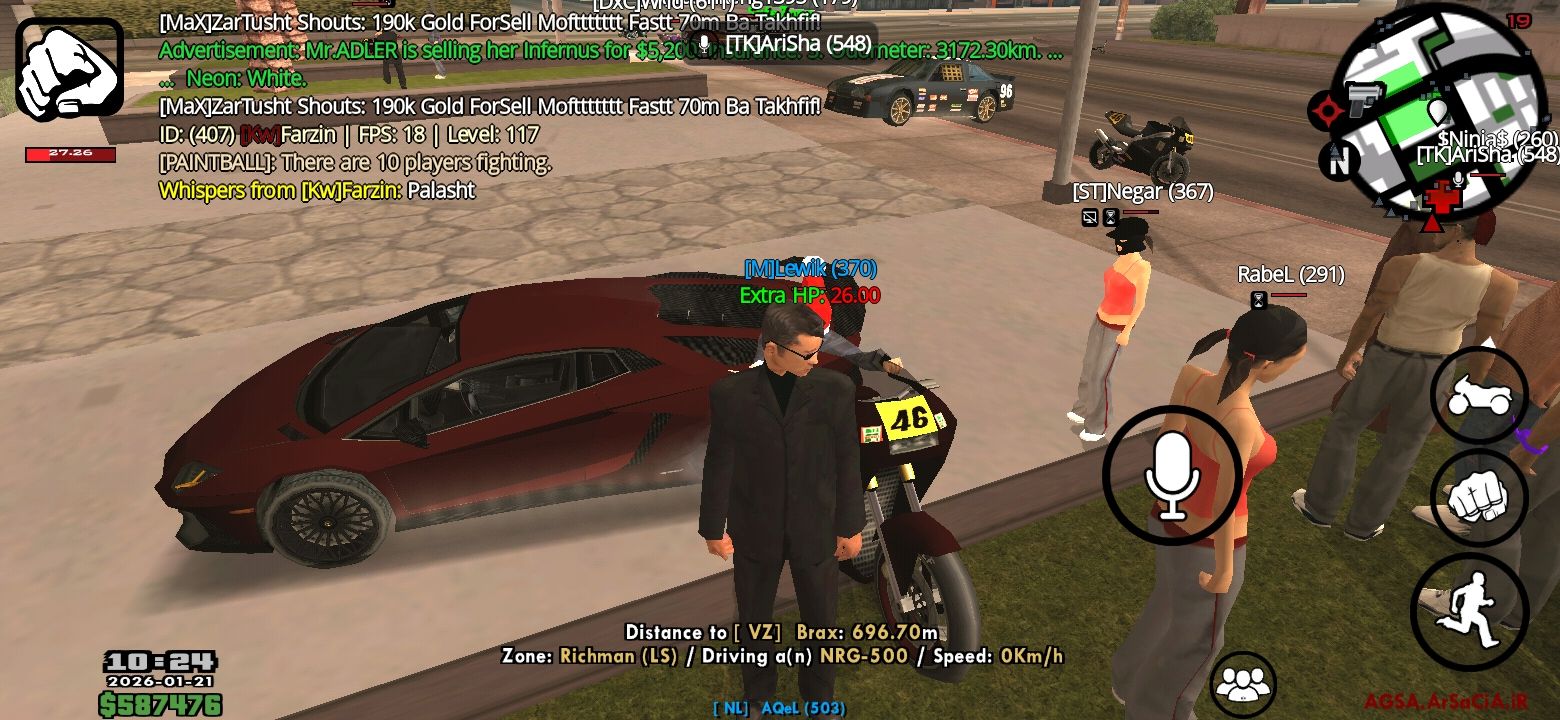The image size is (1560, 720).
Task: Hit the punch fist action button
Action: 1479,497
